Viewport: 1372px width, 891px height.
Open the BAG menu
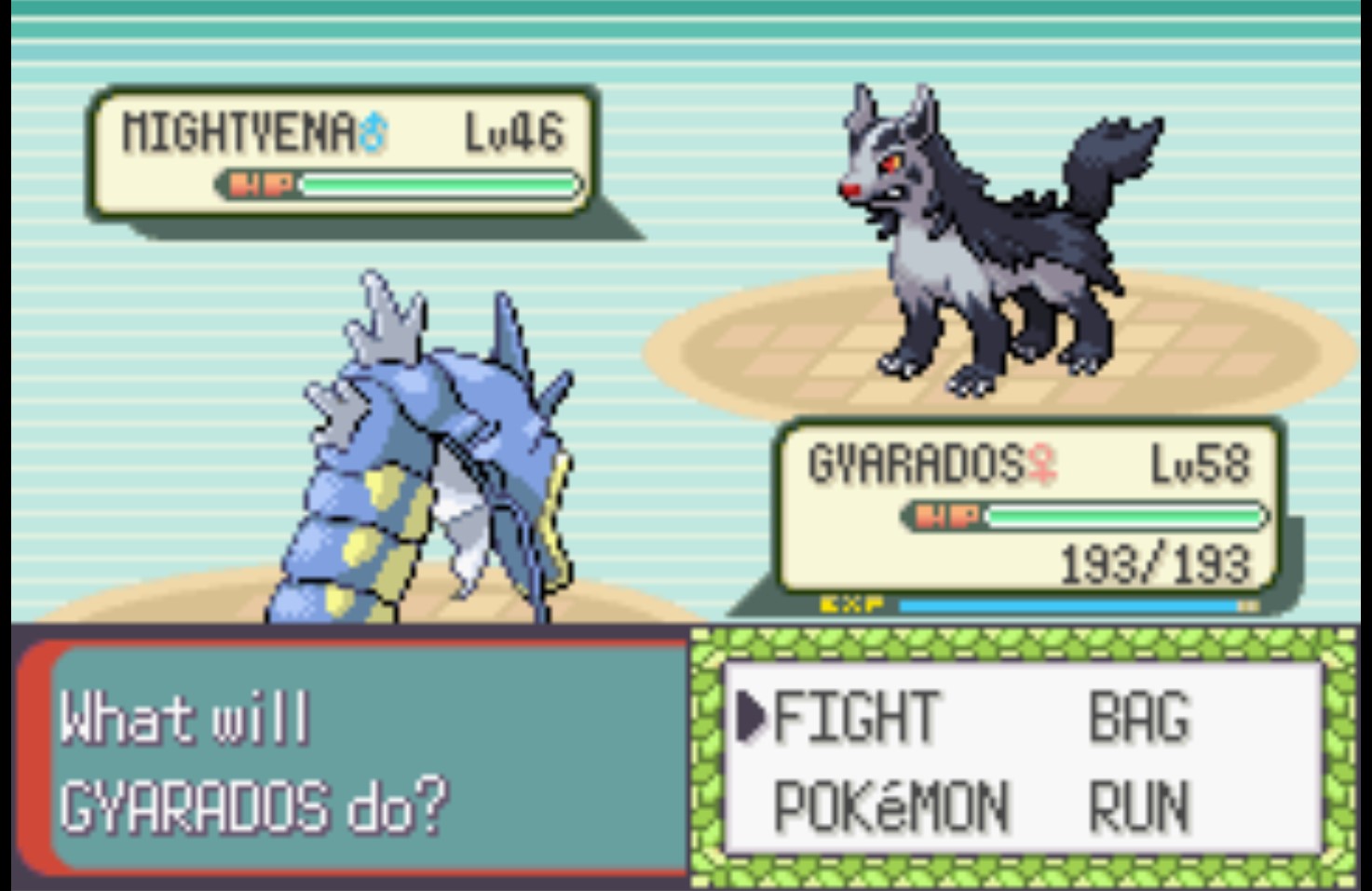click(1138, 716)
